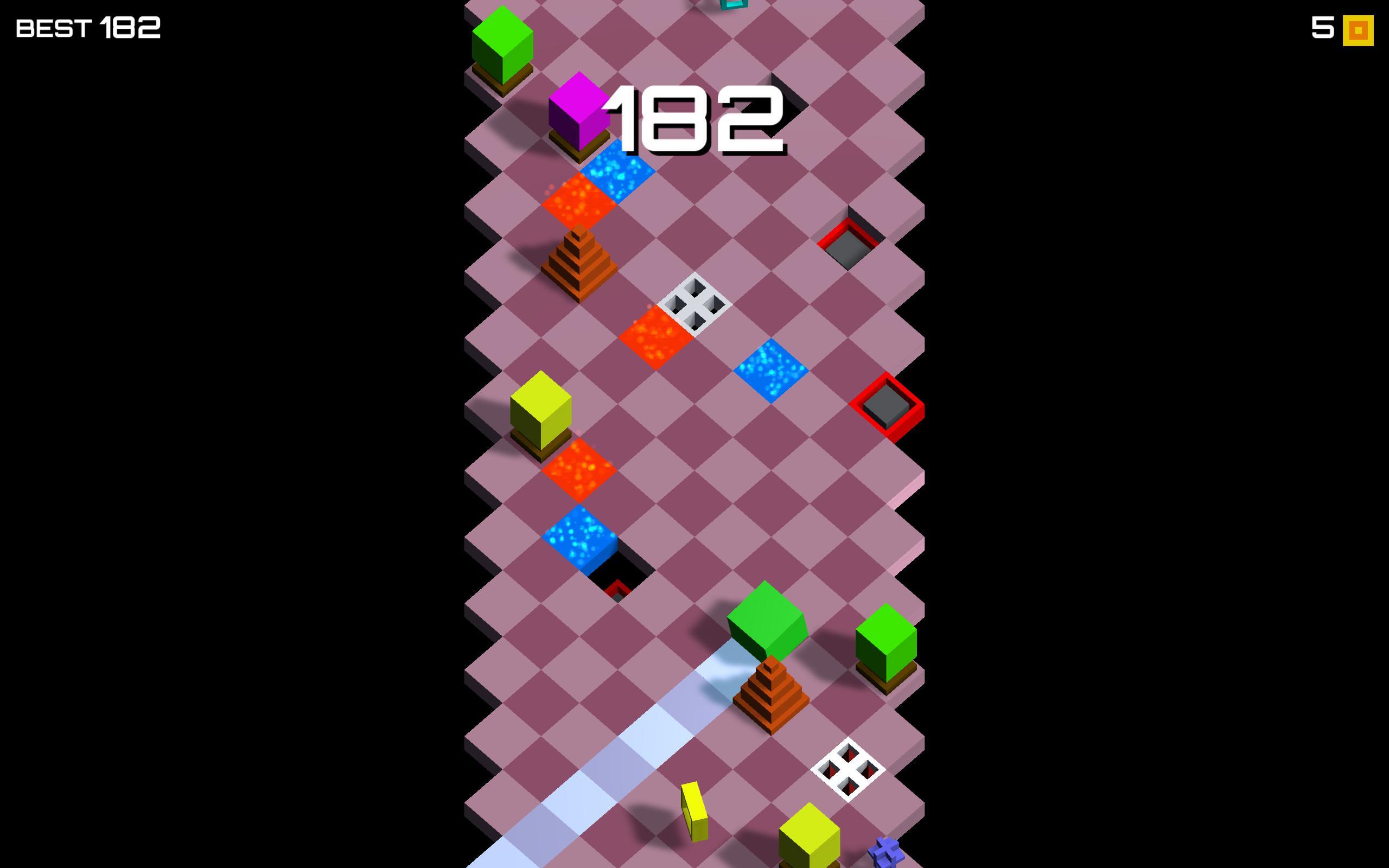Screen dimensions: 1389x868
Task: Click the green cube on the far right
Action: [887, 643]
